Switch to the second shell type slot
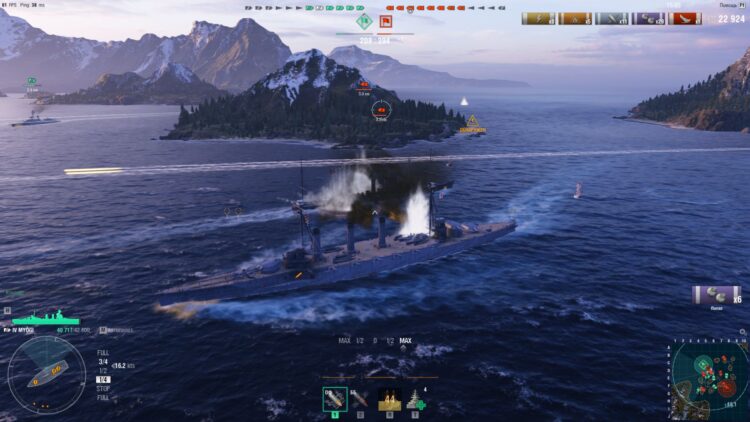Viewport: 750px width, 422px height. pos(360,400)
